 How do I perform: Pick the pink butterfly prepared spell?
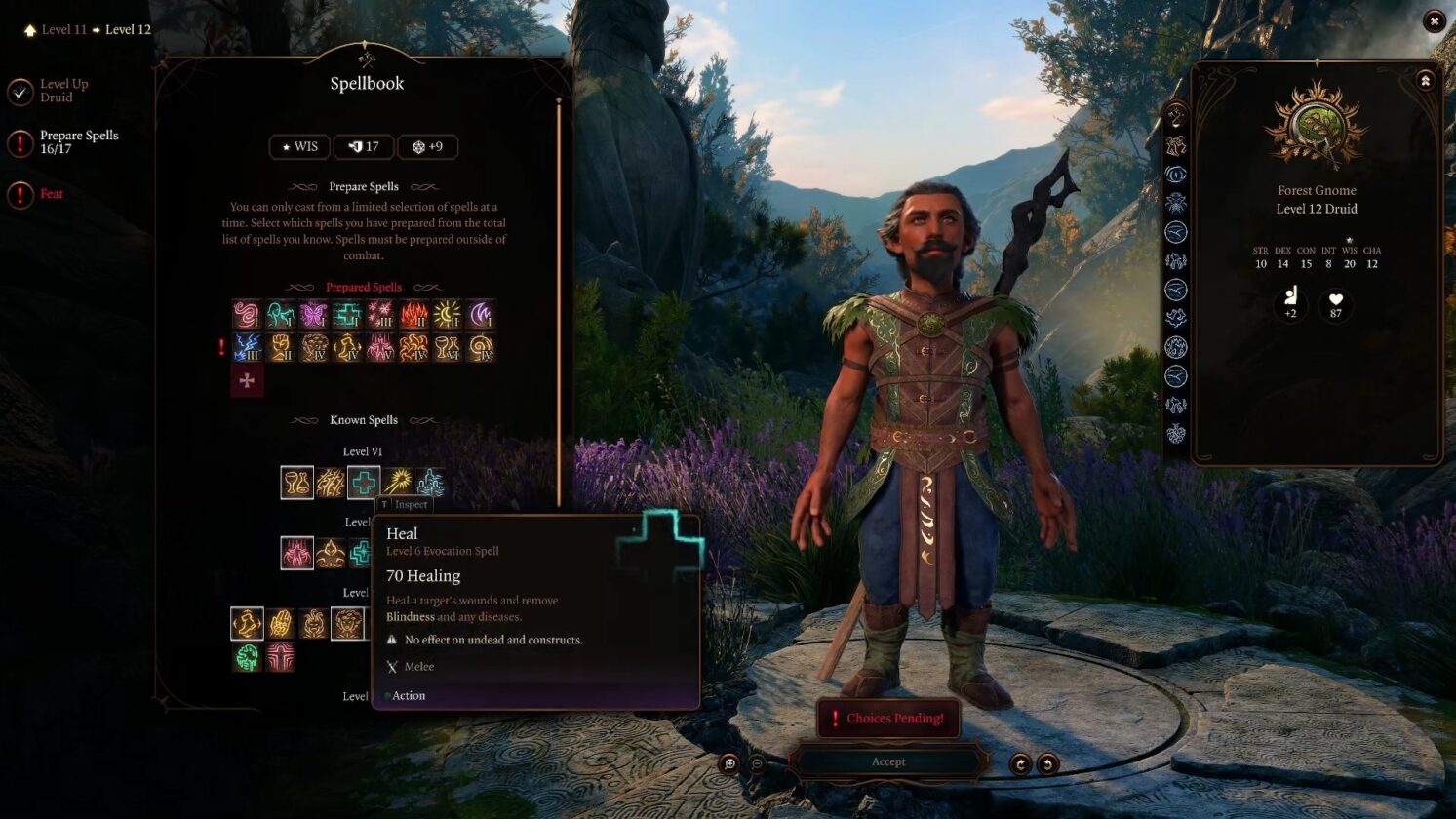(x=313, y=315)
